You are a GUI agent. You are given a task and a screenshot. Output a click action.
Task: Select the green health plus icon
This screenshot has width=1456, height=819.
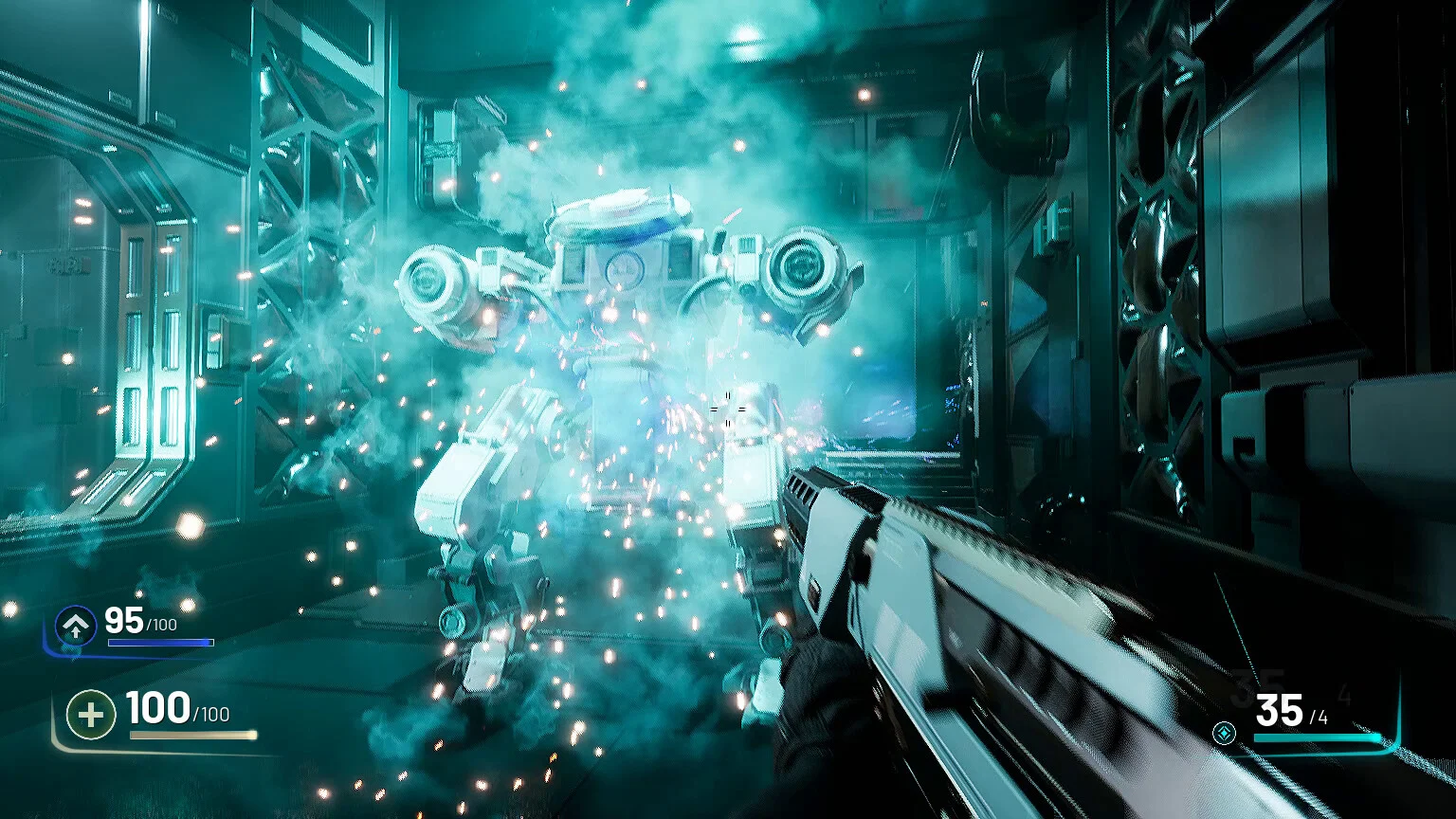point(91,714)
